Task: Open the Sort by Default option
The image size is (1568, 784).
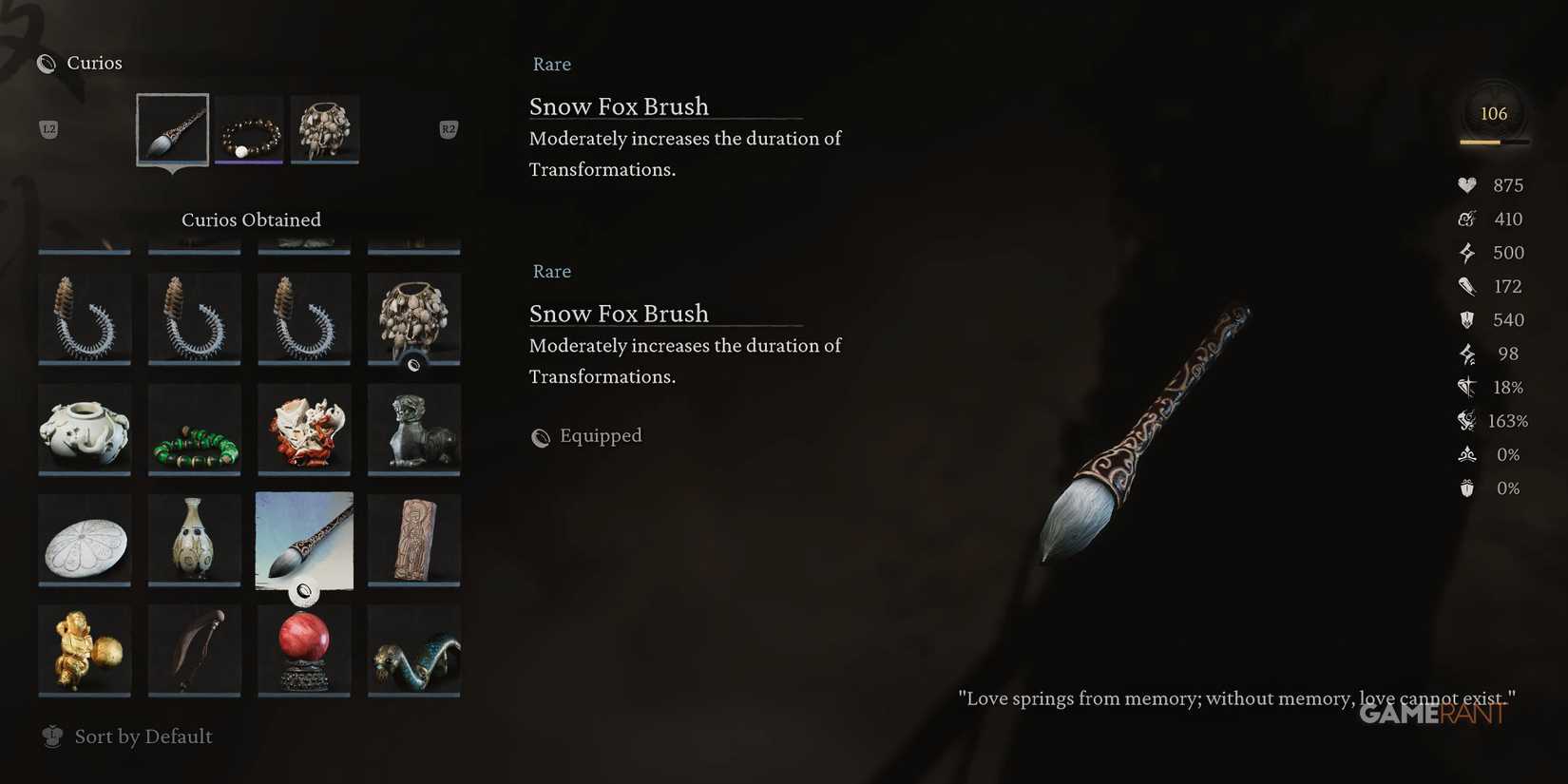Action: coord(126,736)
